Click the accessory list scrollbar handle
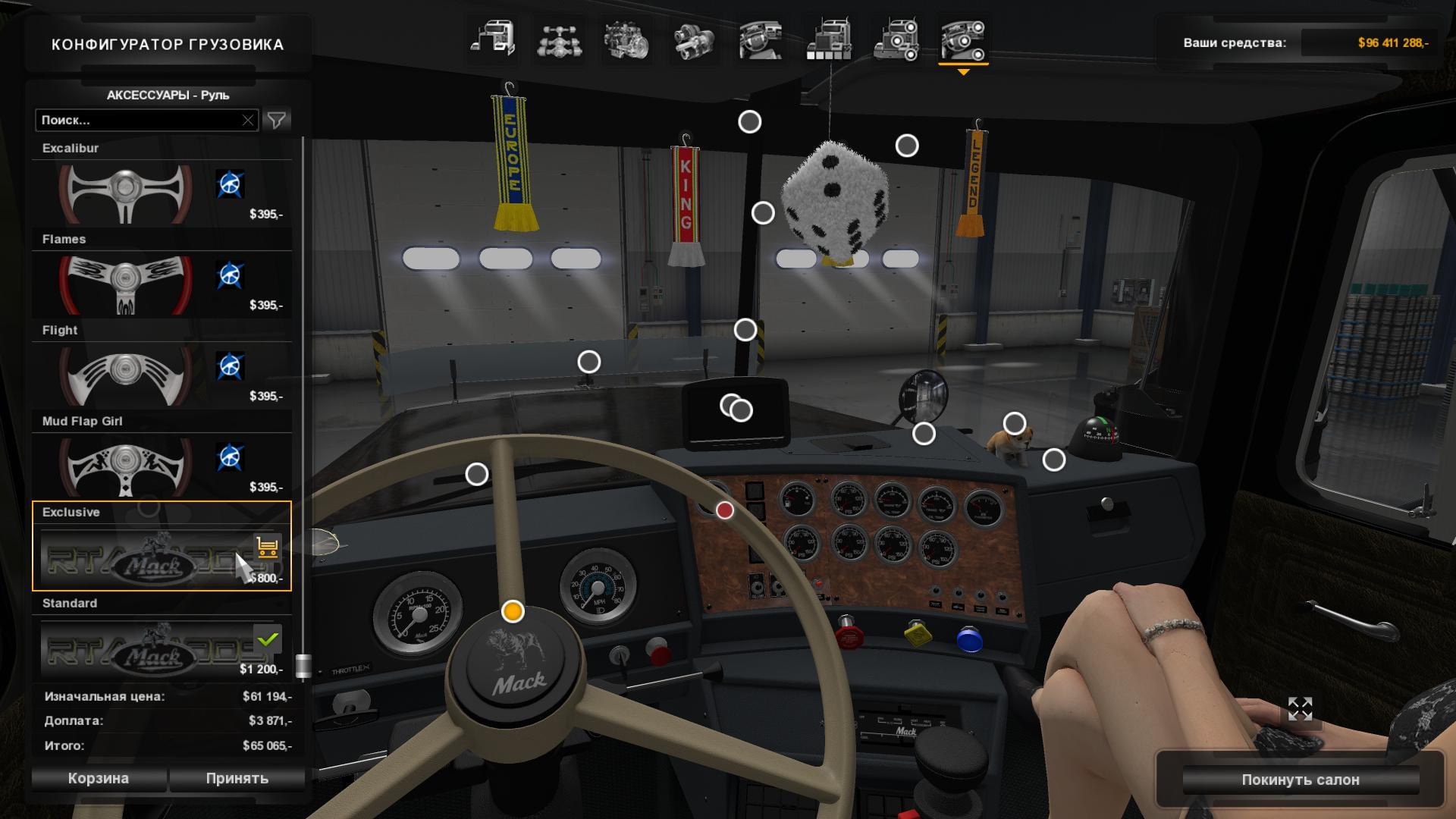This screenshot has width=1456, height=819. point(303,665)
